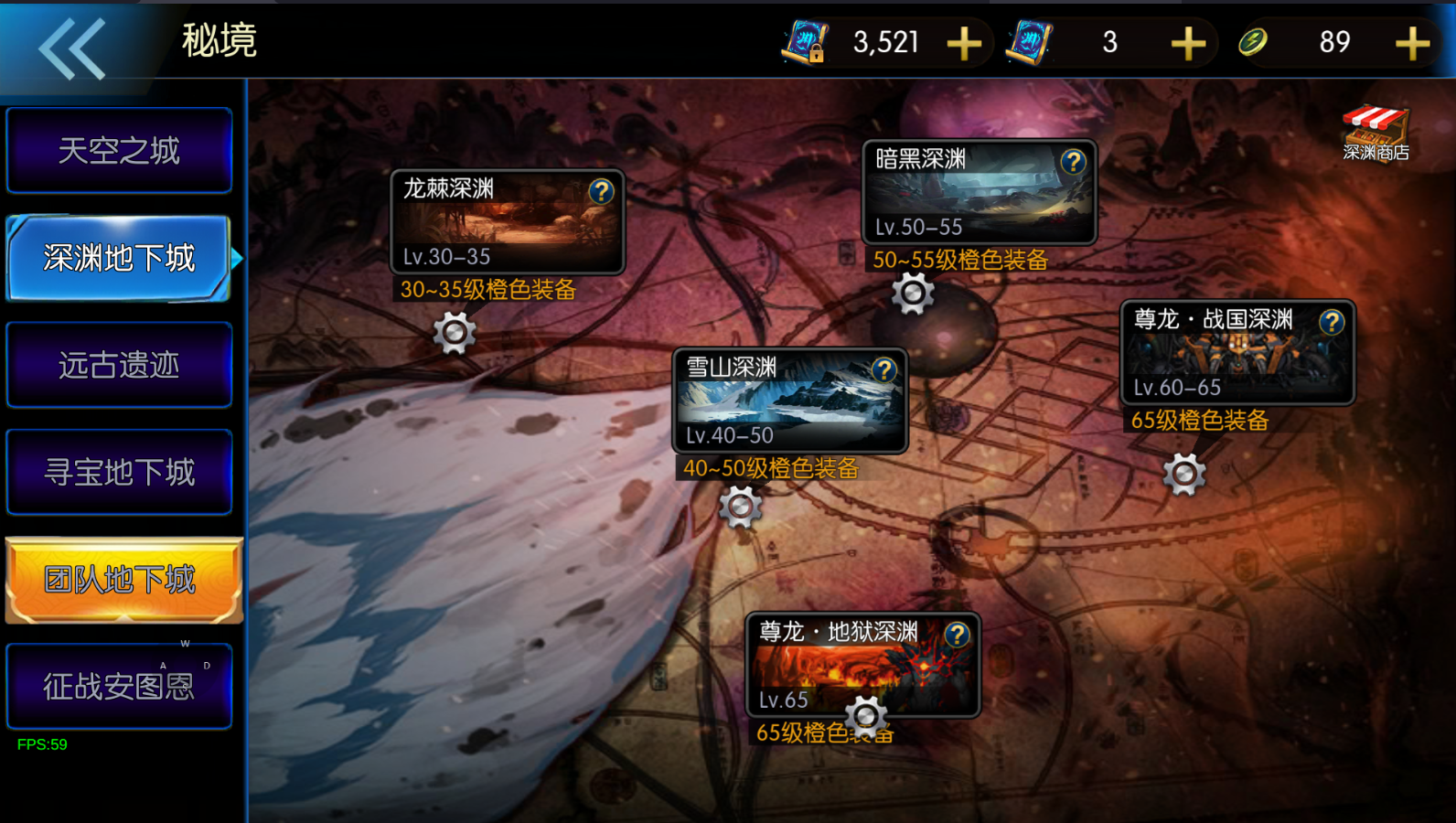Add more coins next to 89
The image size is (1456, 823).
point(1412,43)
